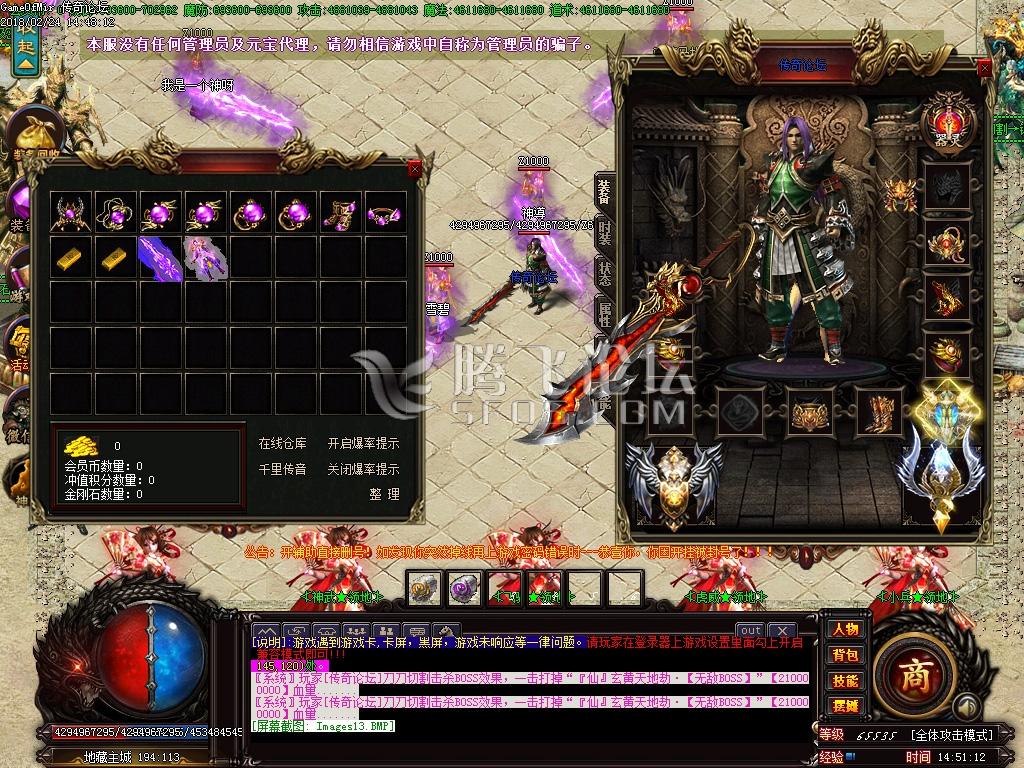Viewport: 1024px width, 768px height.
Task: Open the 在线仓库 online warehouse
Action: point(283,444)
